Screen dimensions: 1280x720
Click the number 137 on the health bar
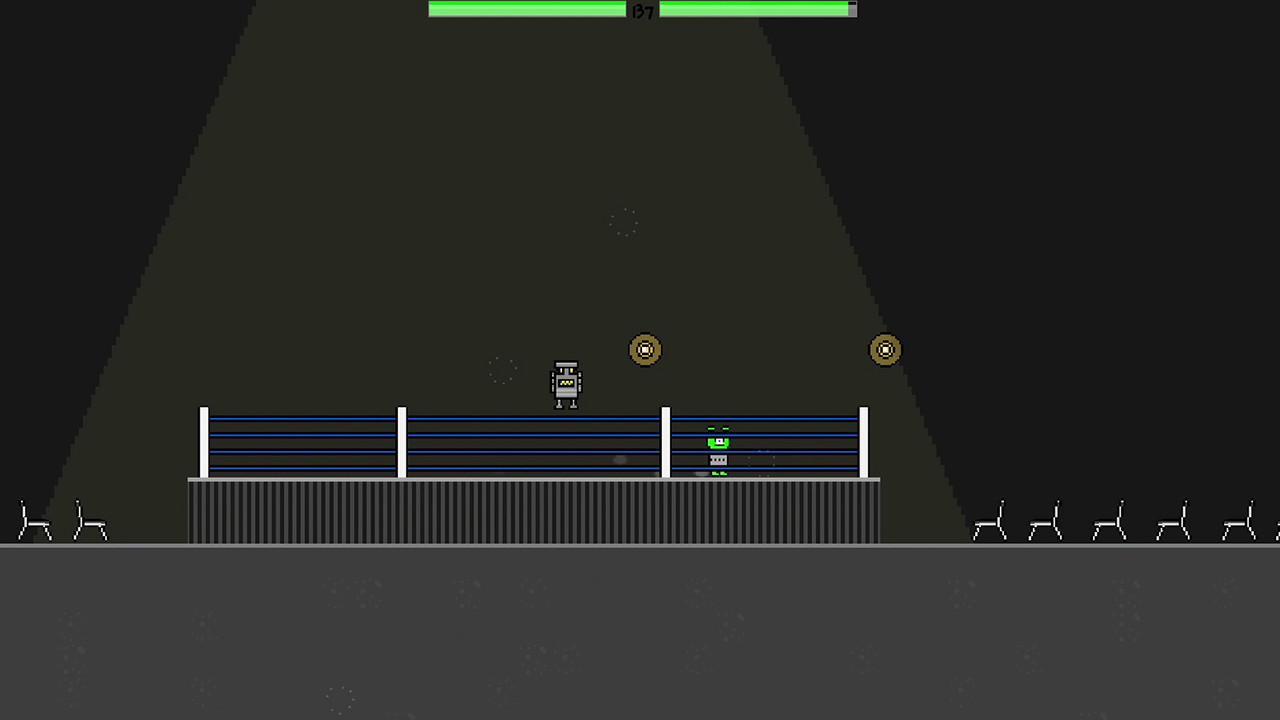tap(641, 10)
